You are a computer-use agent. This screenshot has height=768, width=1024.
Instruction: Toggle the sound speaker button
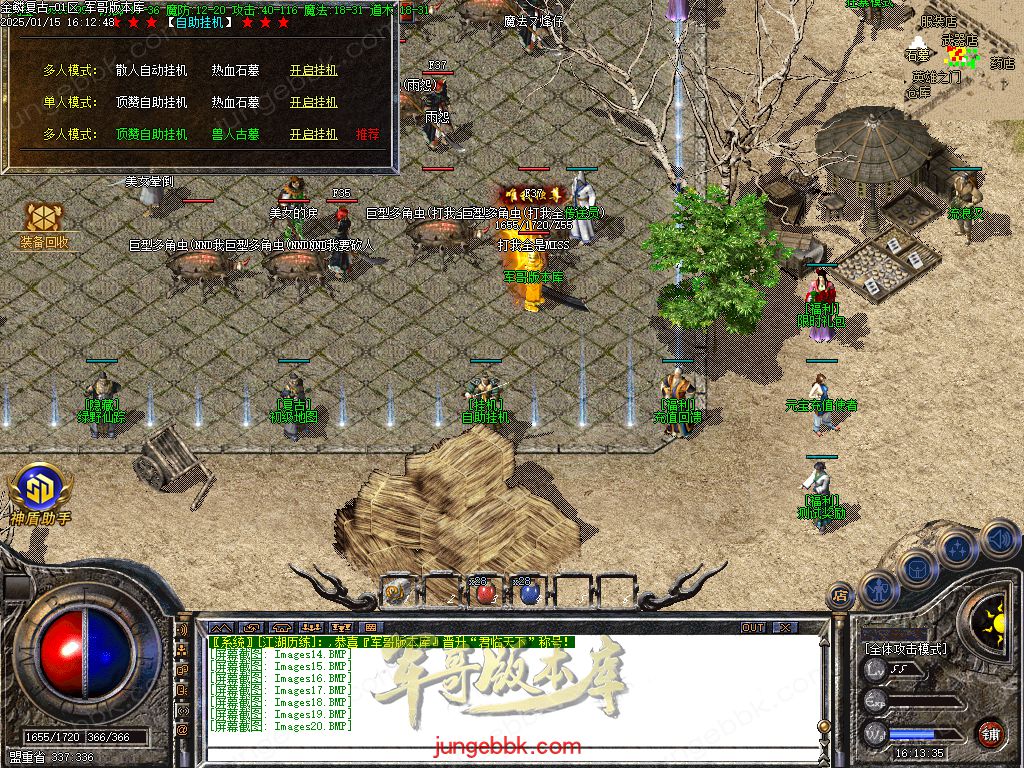pyautogui.click(x=999, y=540)
